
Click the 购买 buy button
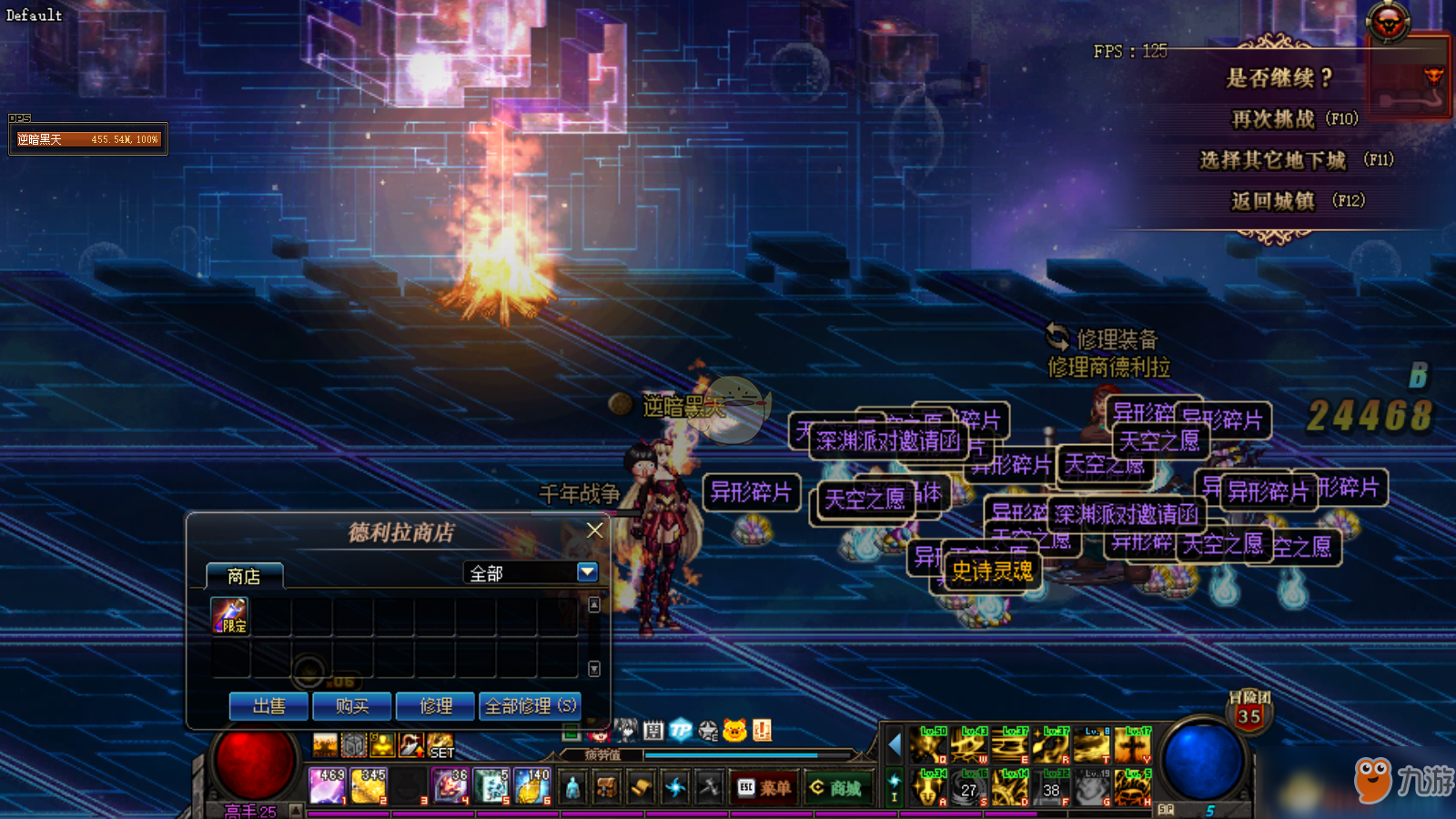(352, 706)
